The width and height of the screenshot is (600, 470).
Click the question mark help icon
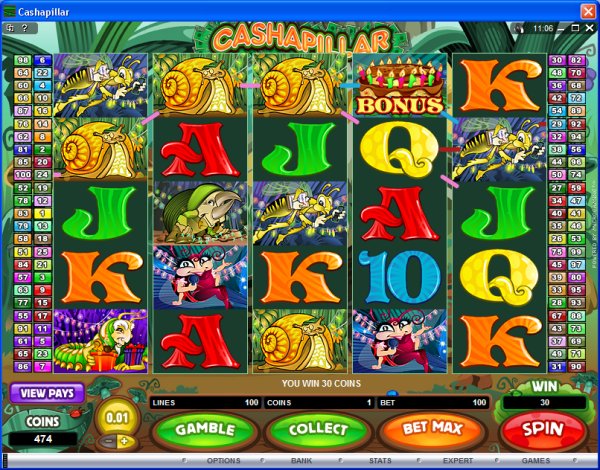25,29
